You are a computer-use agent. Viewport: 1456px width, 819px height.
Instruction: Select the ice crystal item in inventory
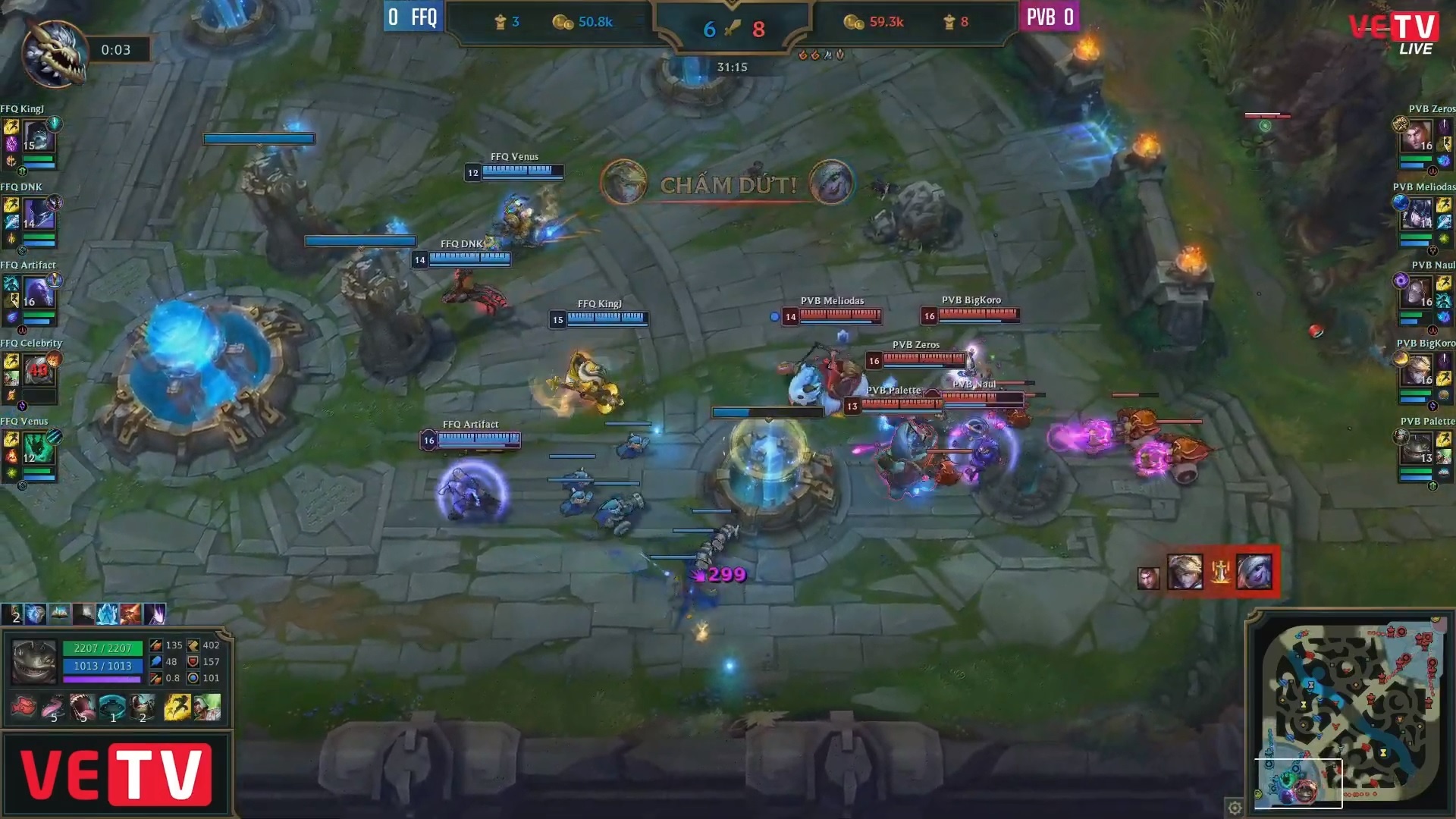[x=107, y=613]
